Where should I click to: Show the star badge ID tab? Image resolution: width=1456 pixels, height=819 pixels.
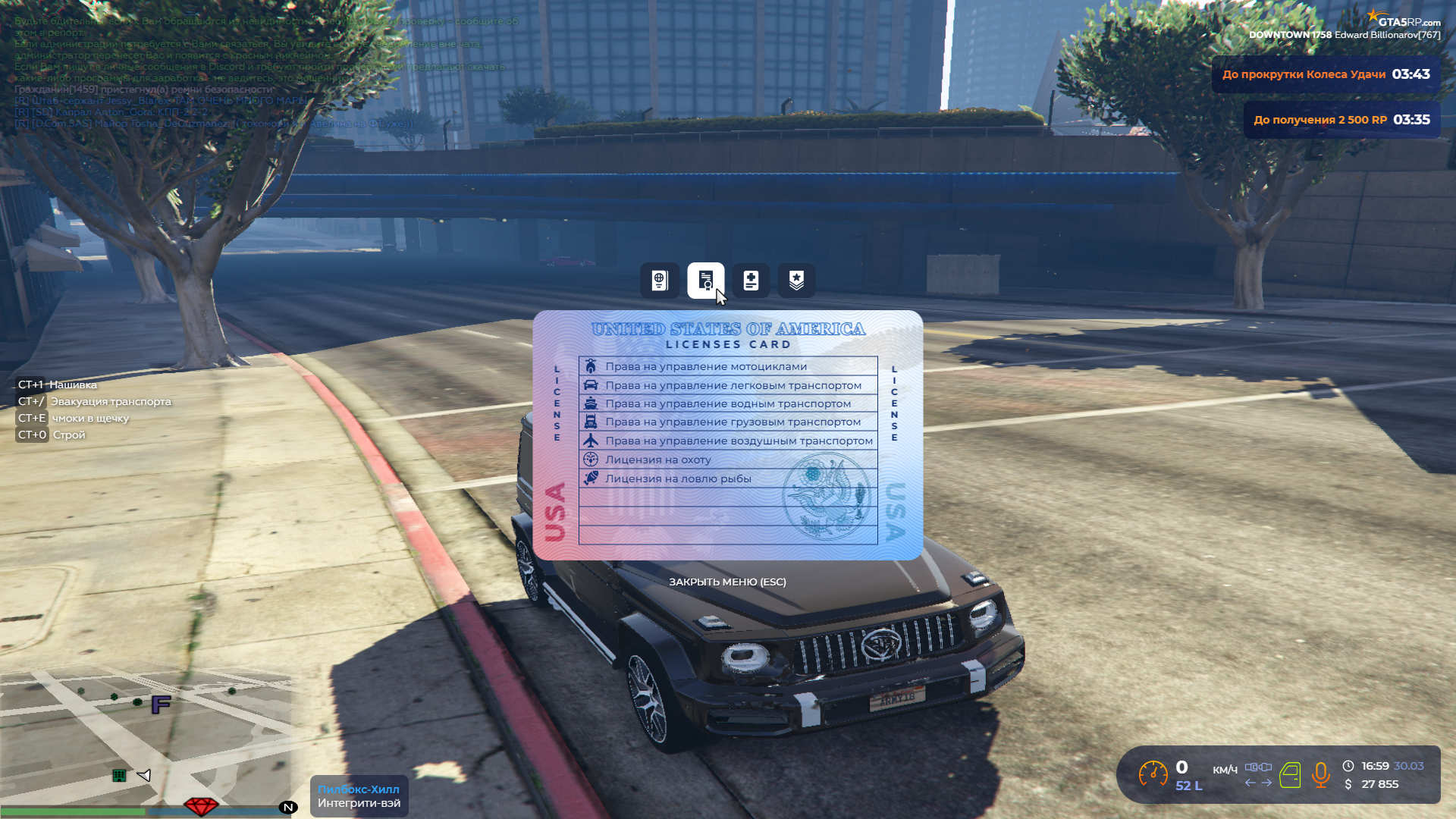click(x=796, y=281)
